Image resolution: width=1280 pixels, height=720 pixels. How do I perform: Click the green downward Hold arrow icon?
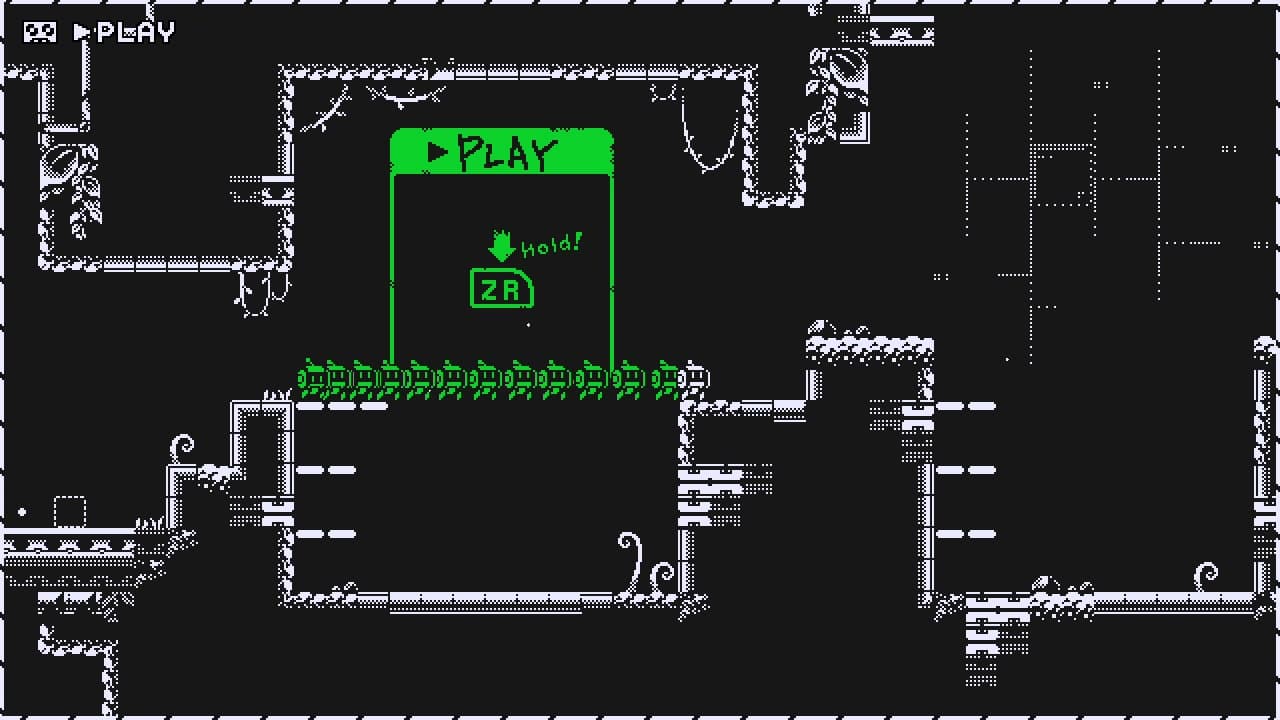pyautogui.click(x=502, y=244)
